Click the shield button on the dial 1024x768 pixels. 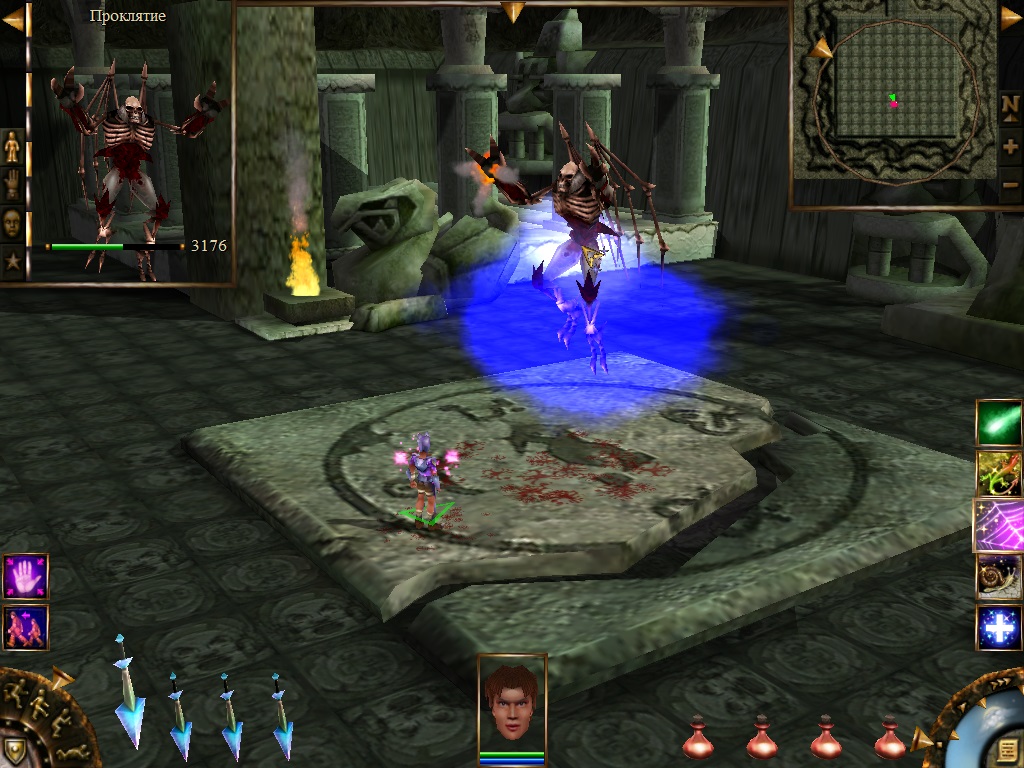14,750
